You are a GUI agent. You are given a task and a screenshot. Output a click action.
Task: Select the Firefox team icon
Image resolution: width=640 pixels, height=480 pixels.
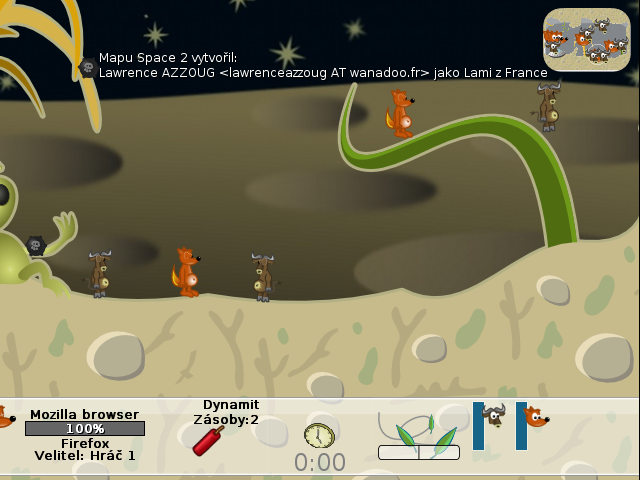(x=536, y=416)
